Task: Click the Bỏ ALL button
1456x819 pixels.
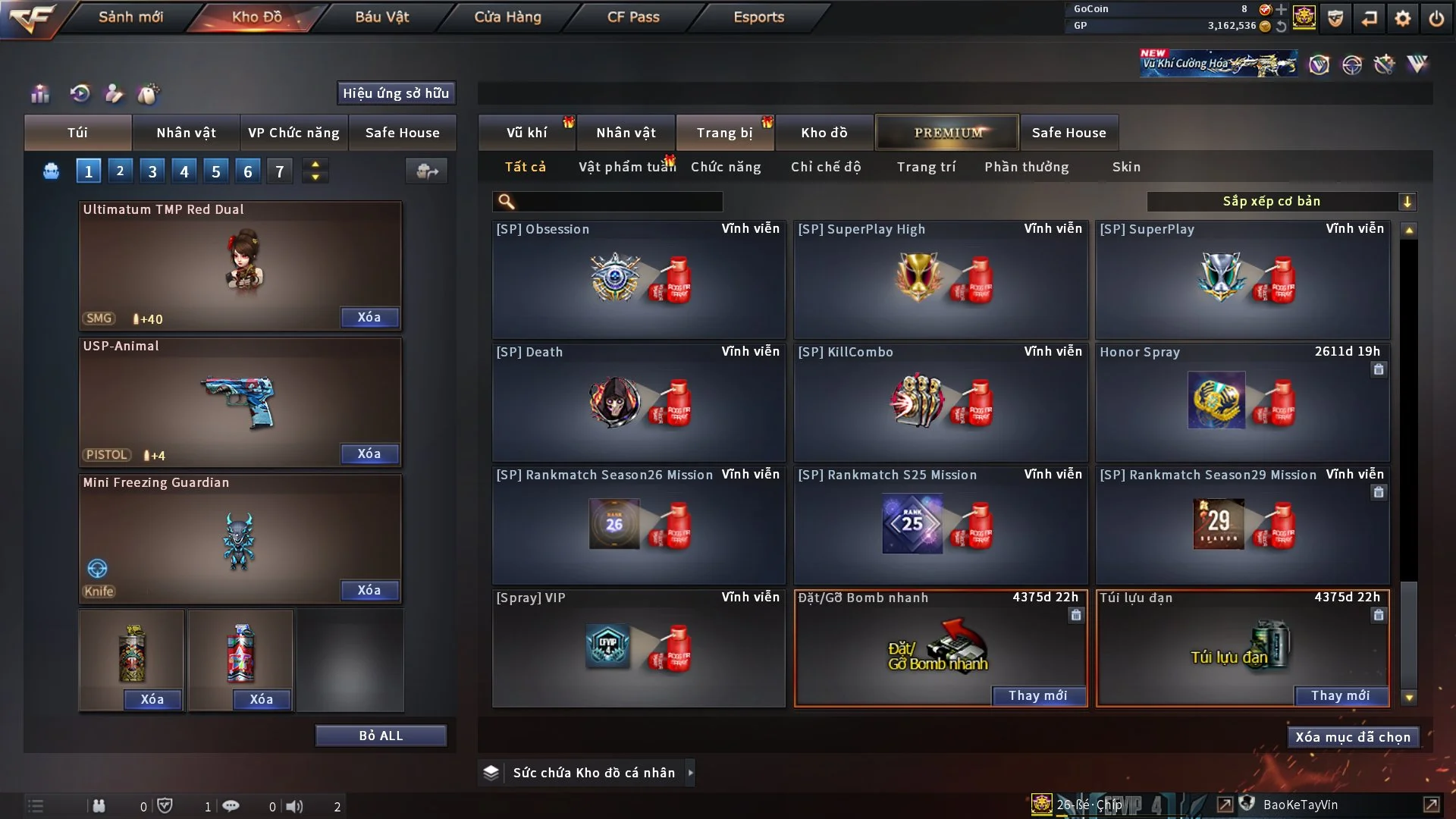Action: (381, 736)
